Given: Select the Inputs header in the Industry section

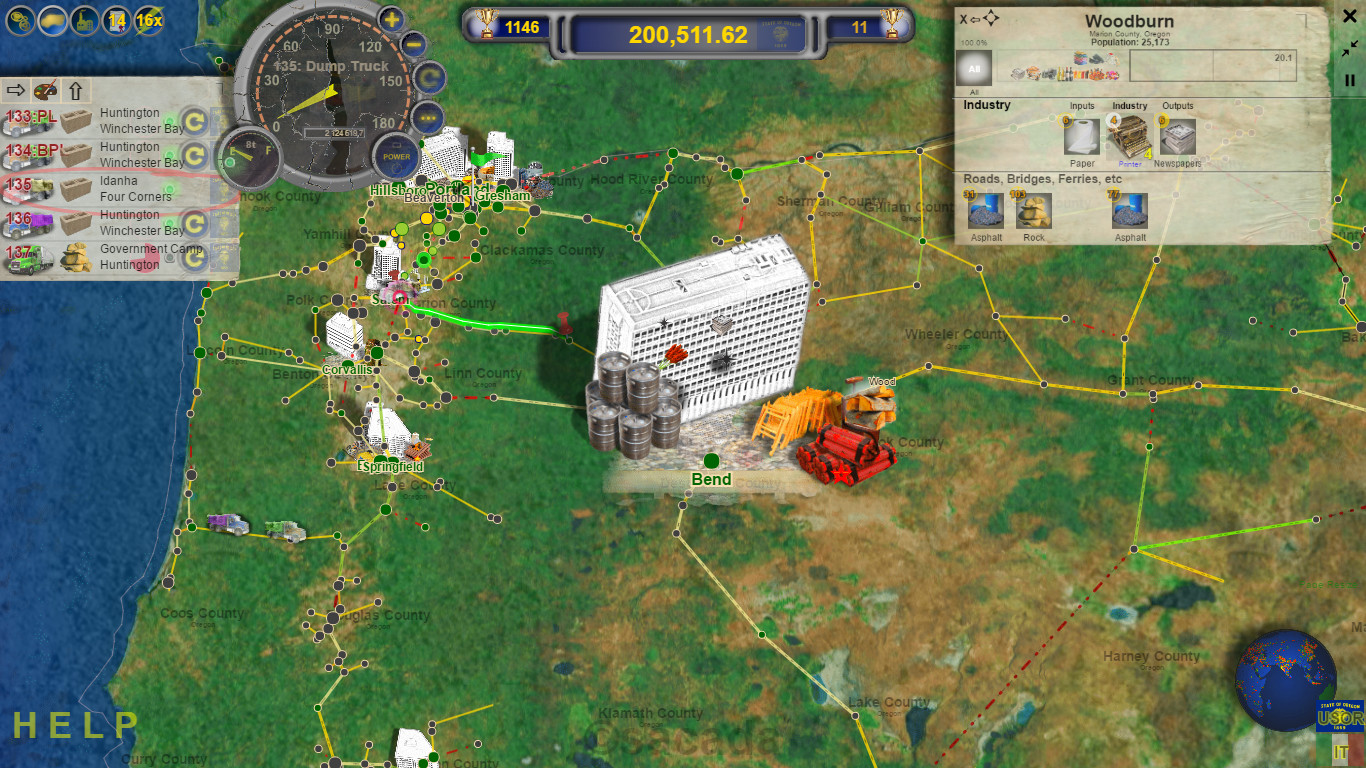Looking at the screenshot, I should click(1081, 104).
